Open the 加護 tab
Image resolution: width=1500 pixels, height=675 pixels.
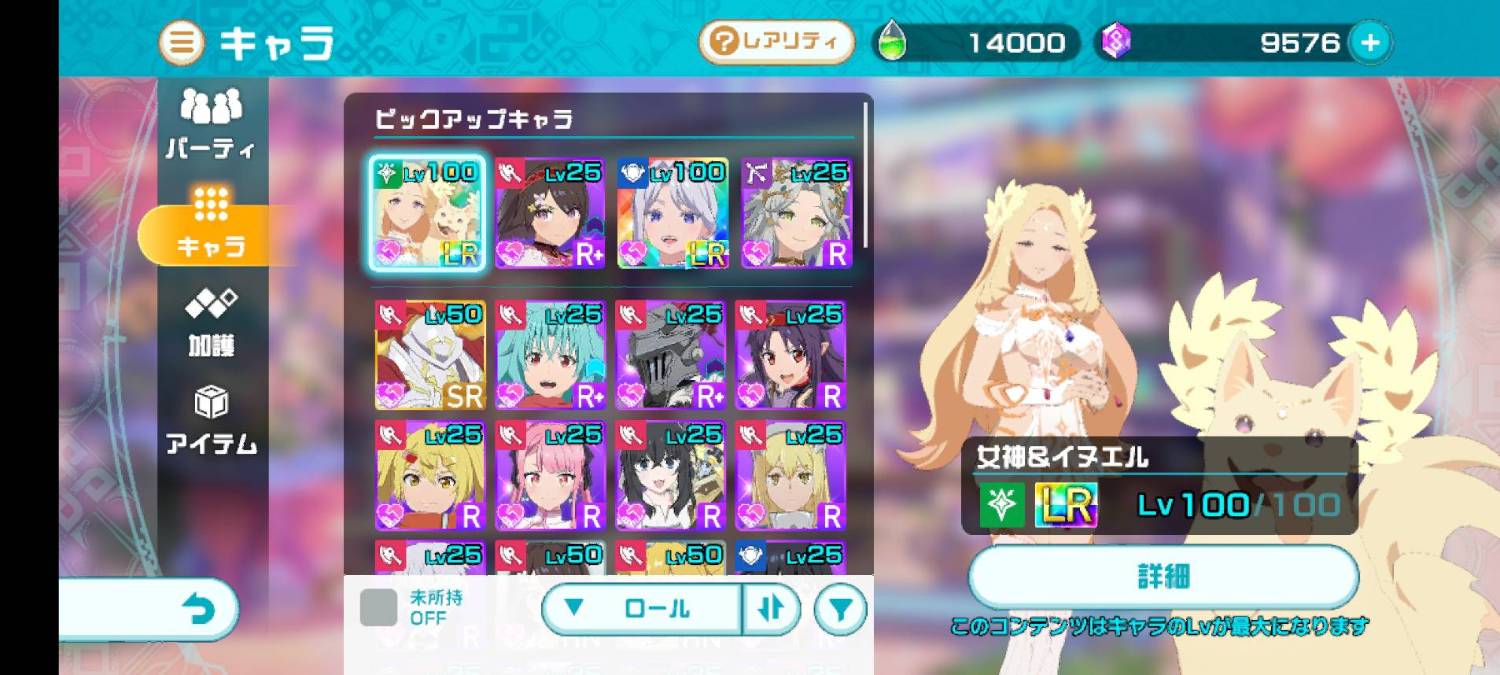211,323
